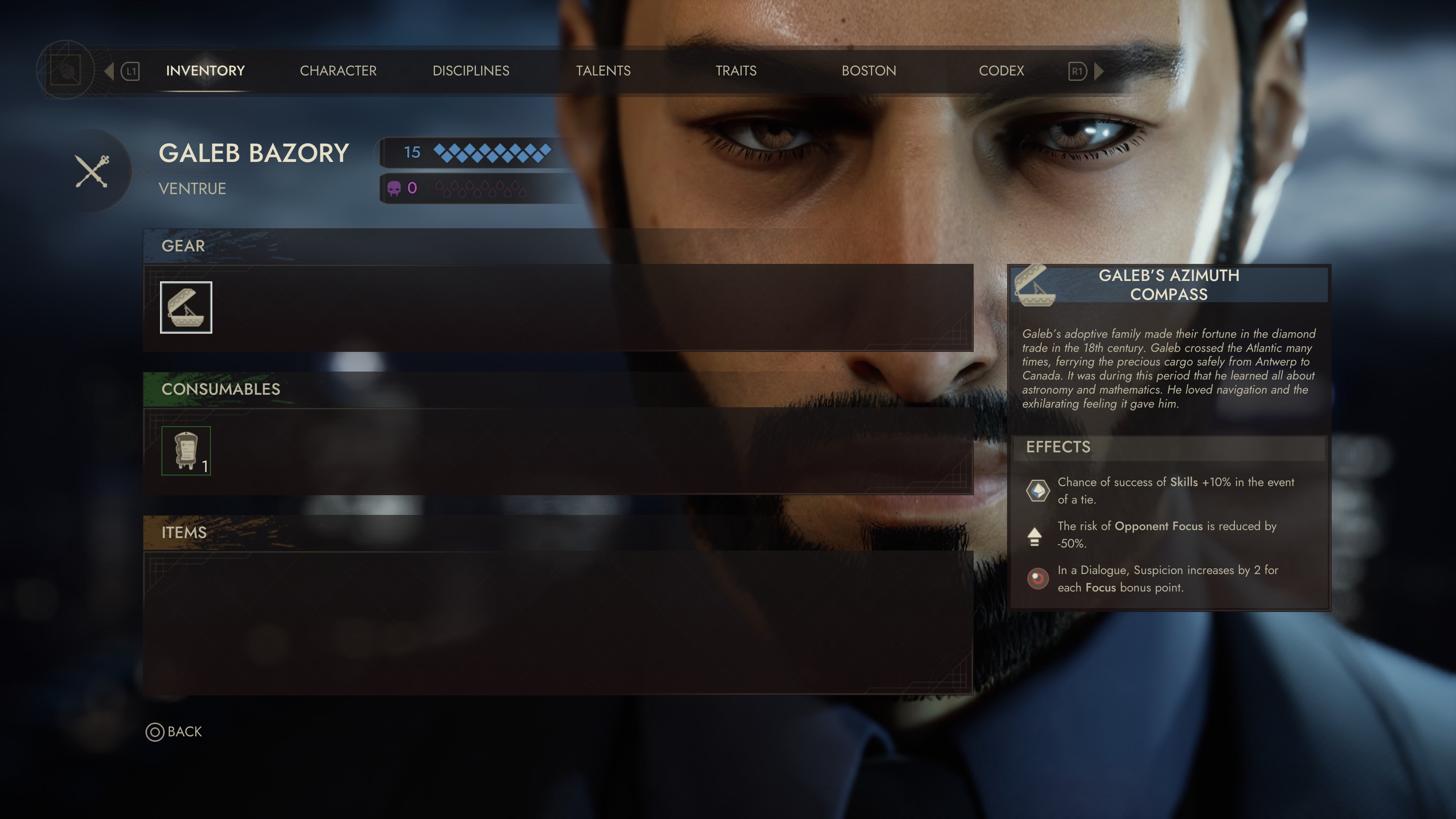Select Galeb's Azimuth Compass in the Gear slot
The height and width of the screenshot is (819, 1456).
tap(187, 307)
